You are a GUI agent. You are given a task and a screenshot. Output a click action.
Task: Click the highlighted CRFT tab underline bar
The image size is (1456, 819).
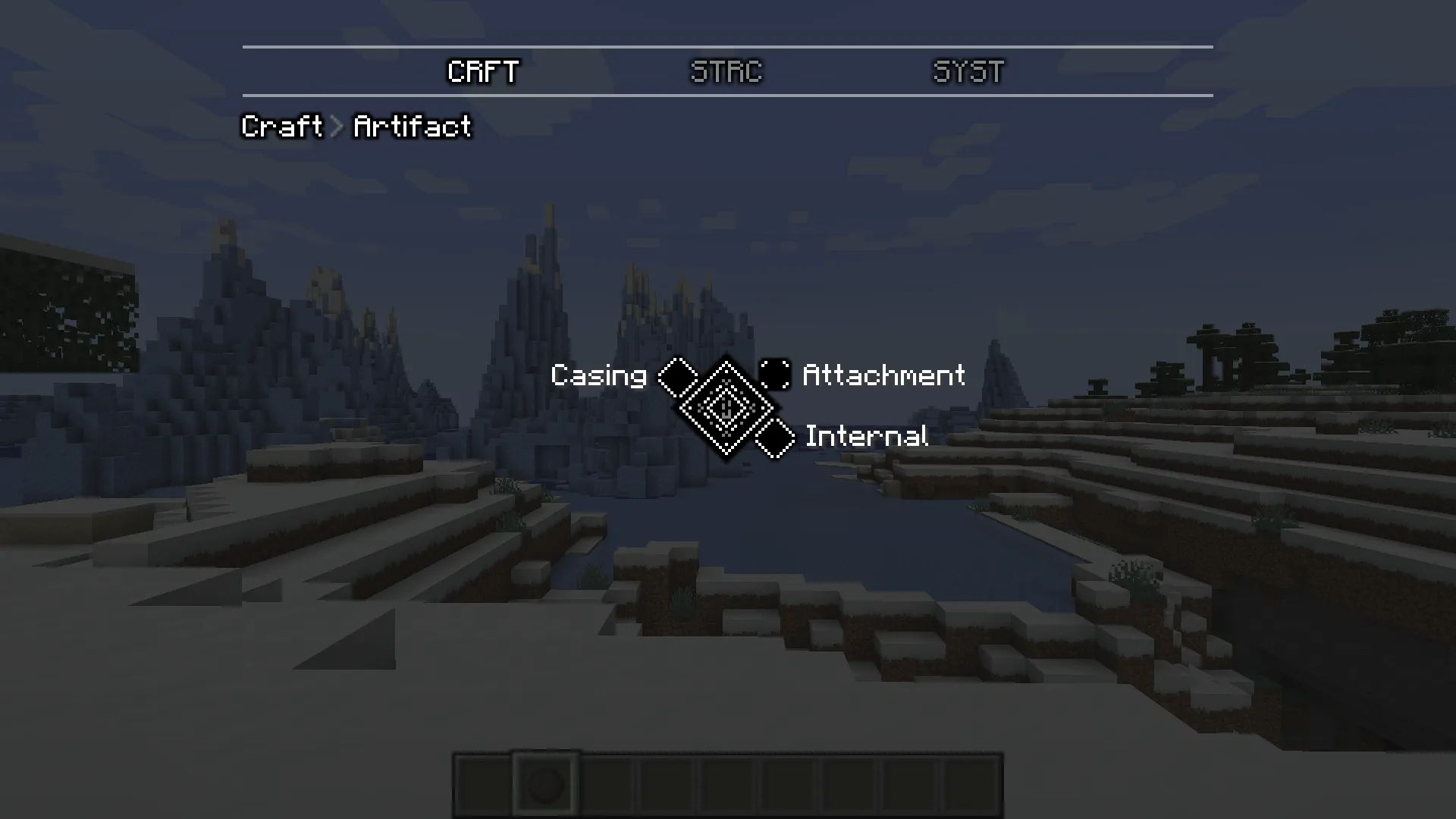[x=483, y=94]
